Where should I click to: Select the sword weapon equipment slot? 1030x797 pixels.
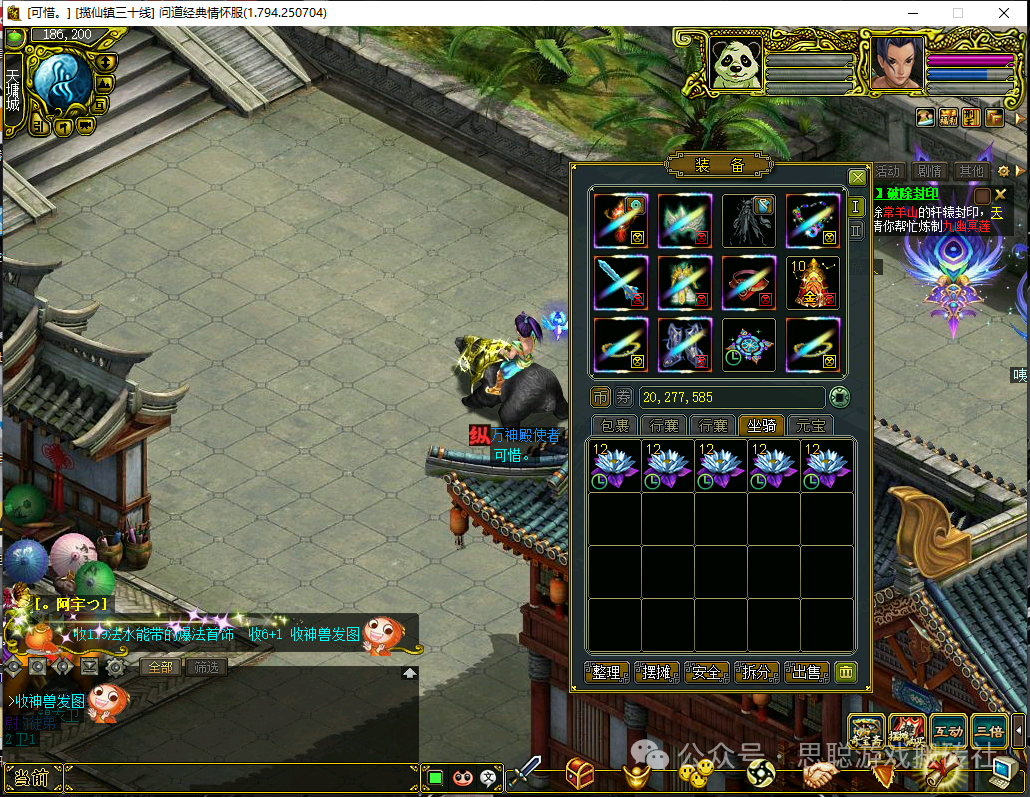[620, 282]
